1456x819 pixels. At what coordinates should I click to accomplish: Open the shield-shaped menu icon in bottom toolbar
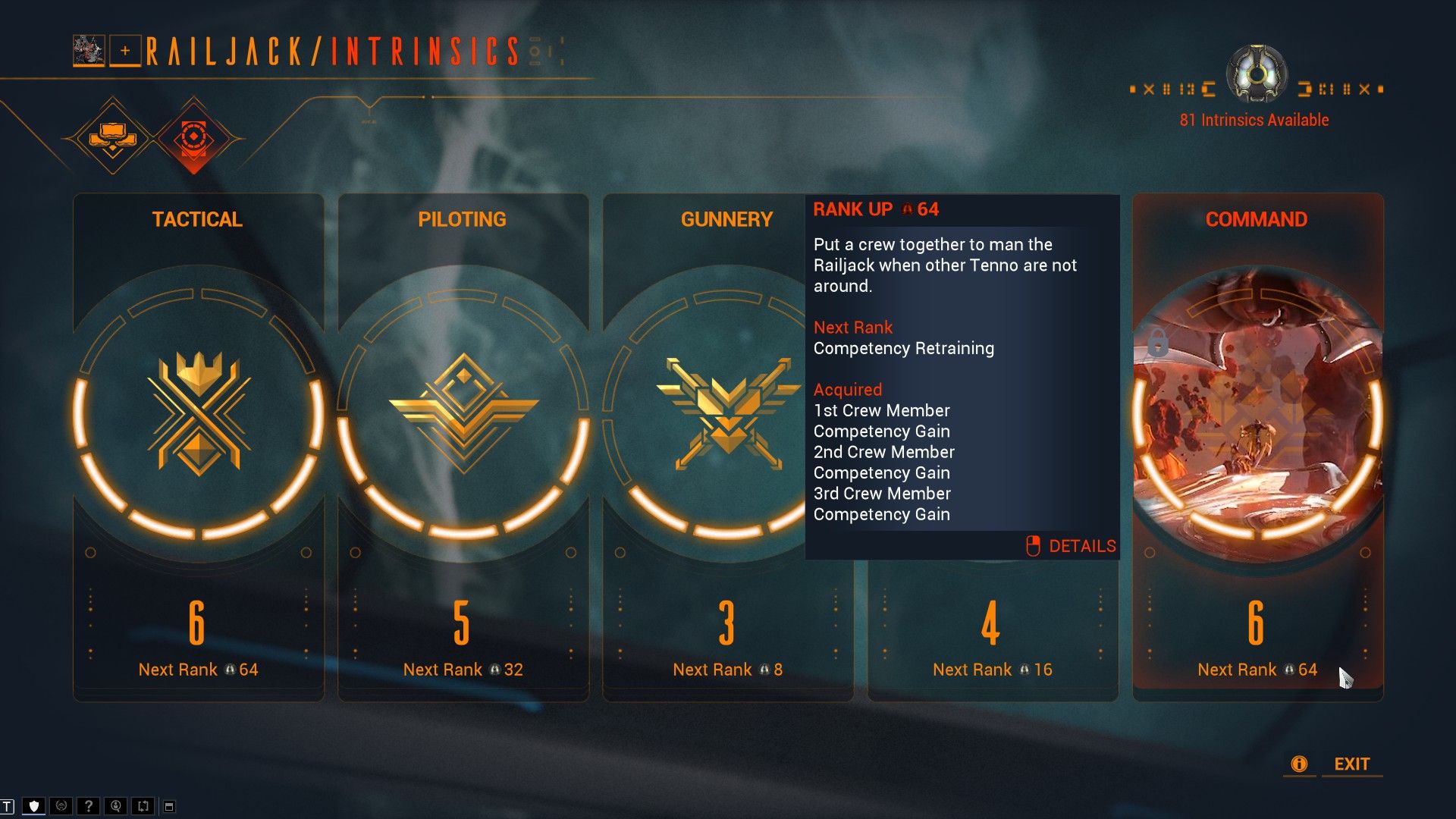pyautogui.click(x=33, y=805)
